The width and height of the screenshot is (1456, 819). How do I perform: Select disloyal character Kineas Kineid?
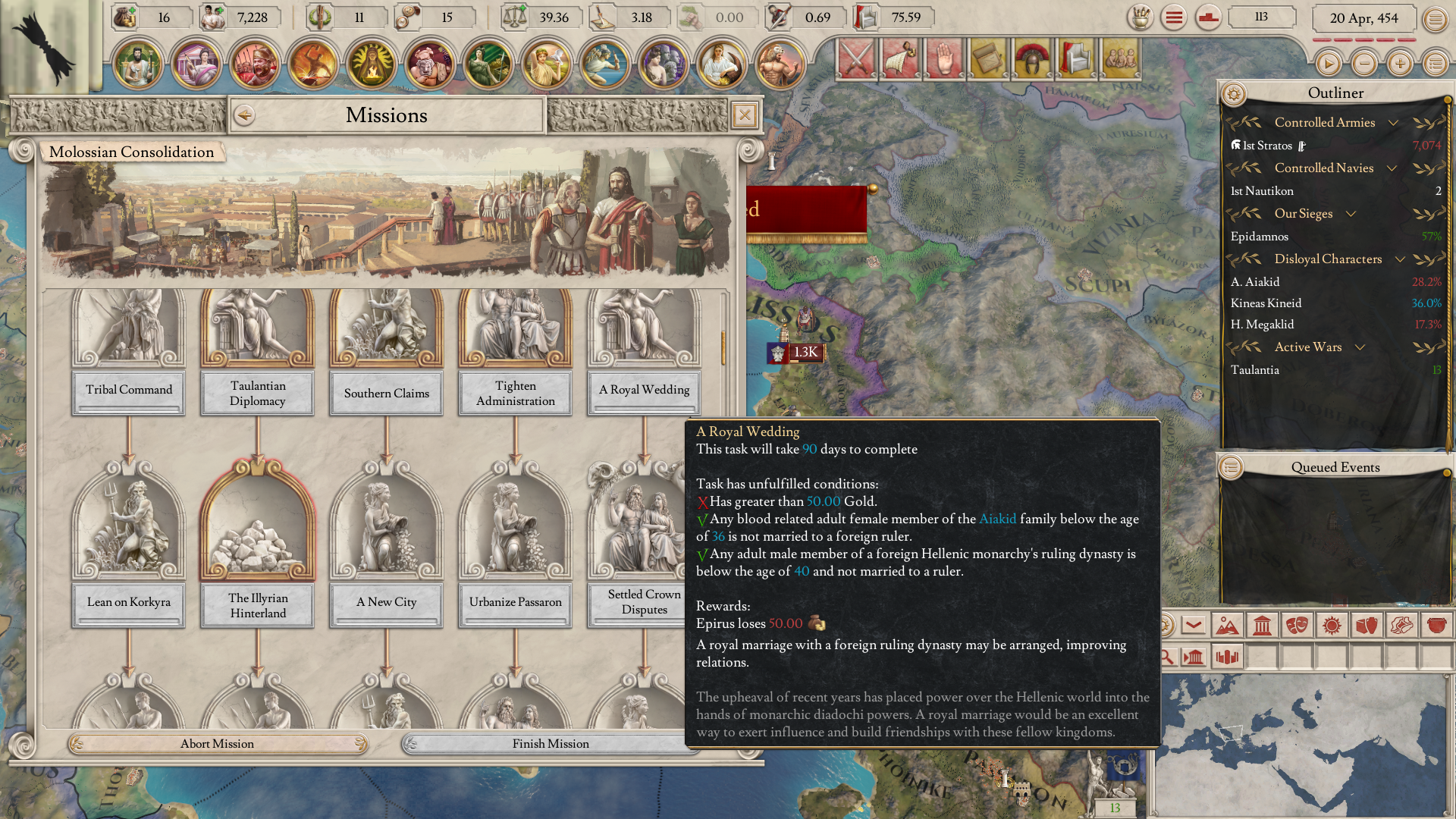(x=1266, y=303)
